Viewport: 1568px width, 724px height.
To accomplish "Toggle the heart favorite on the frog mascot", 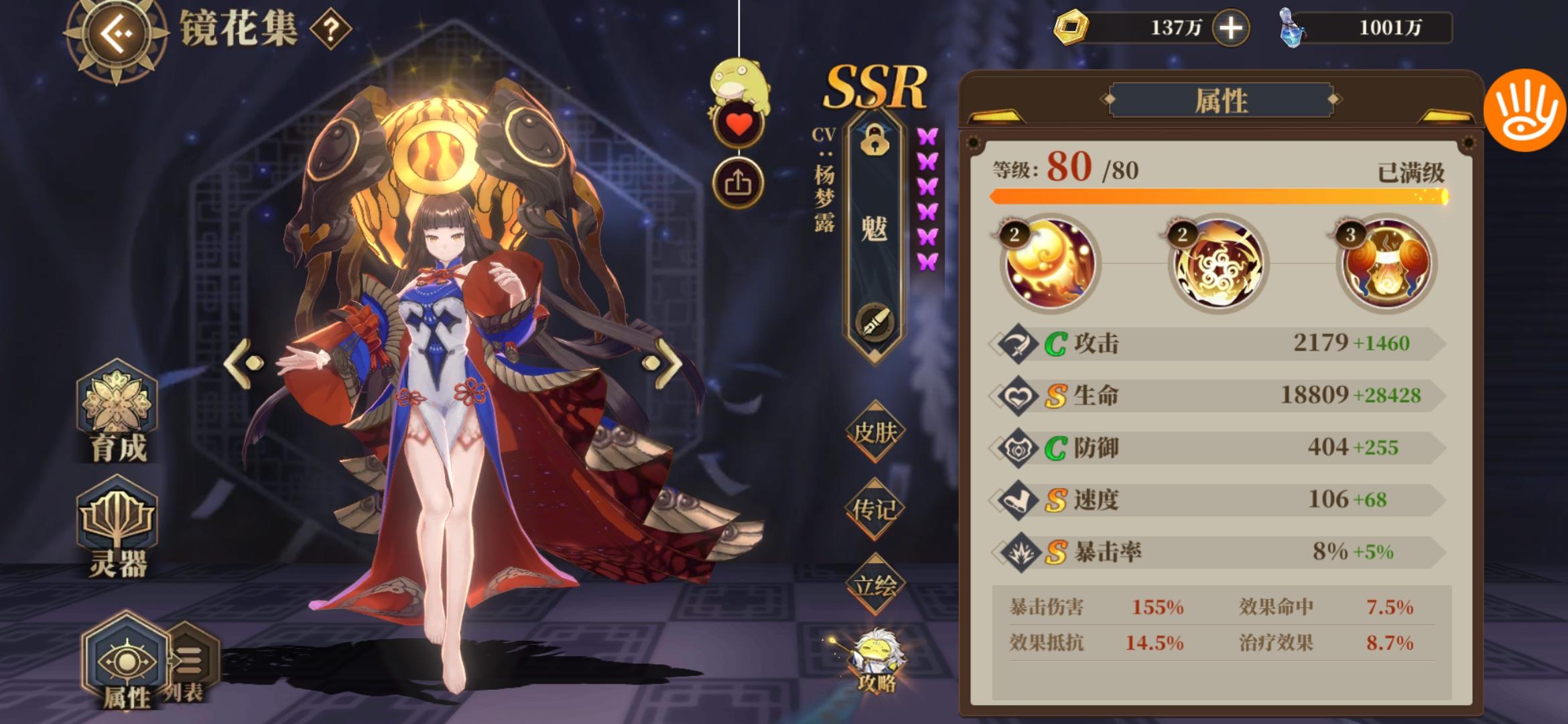I will [x=739, y=123].
